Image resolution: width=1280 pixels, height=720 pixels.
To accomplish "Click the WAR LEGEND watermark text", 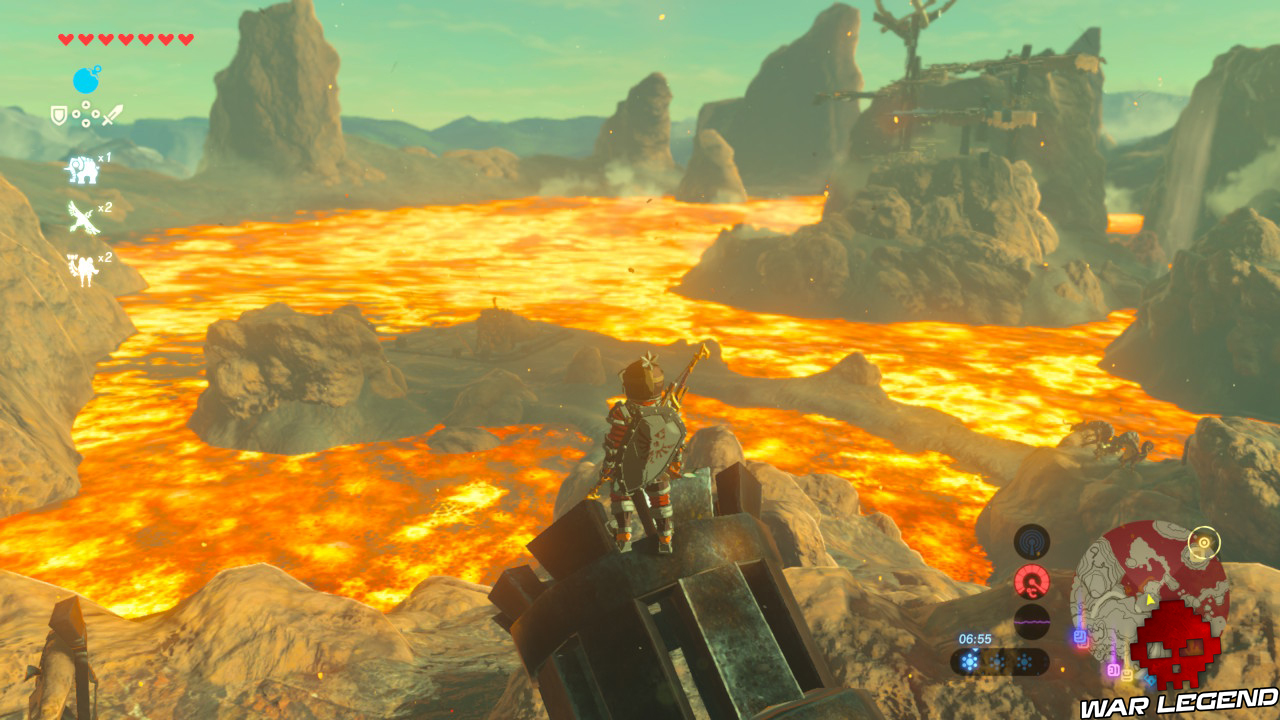I will (1177, 701).
